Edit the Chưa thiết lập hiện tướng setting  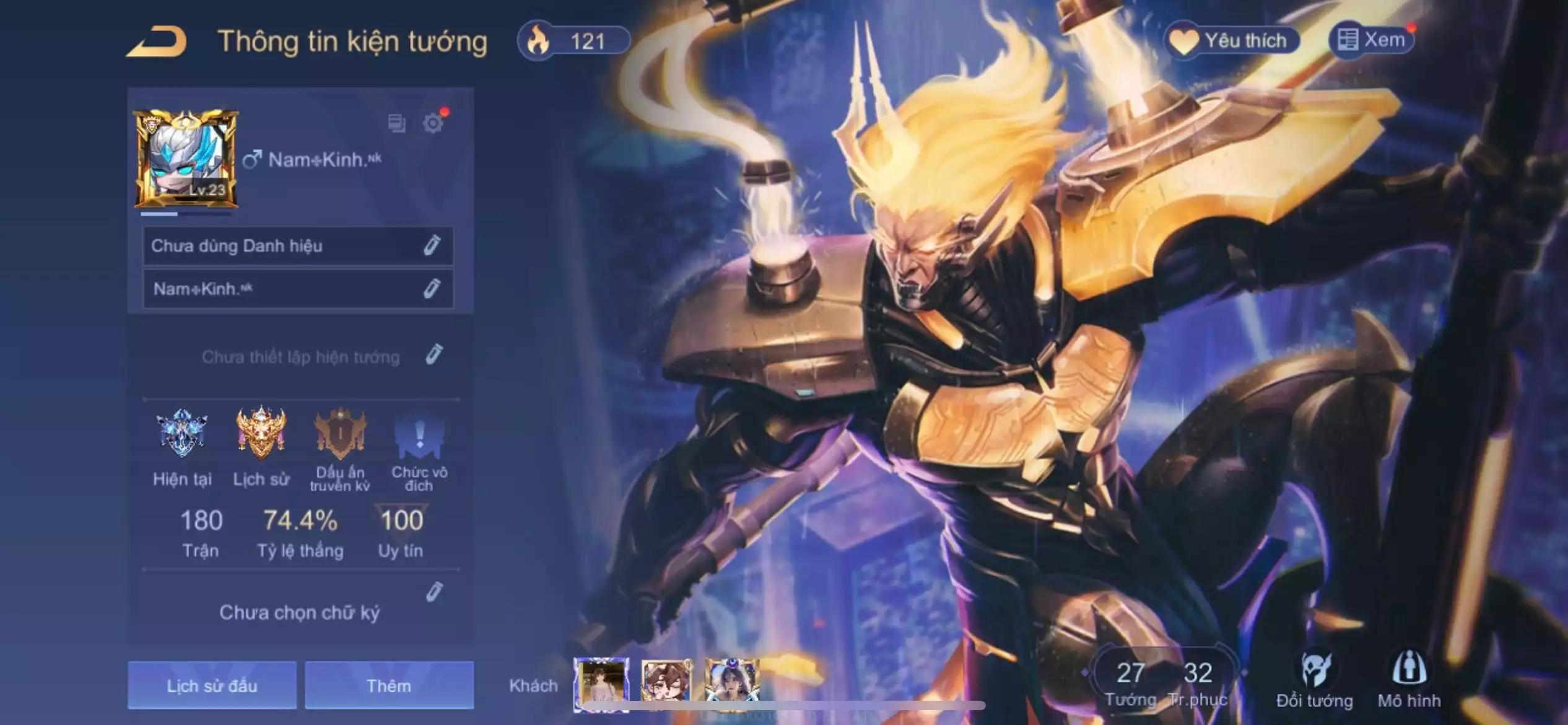pyautogui.click(x=434, y=355)
